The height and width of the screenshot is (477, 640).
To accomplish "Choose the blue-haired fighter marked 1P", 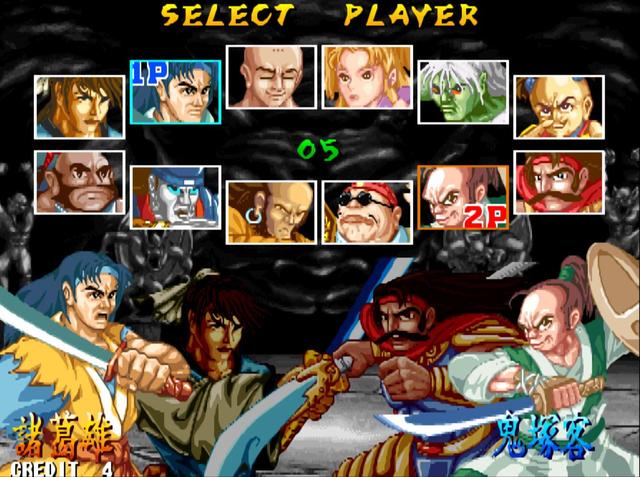I will click(176, 91).
